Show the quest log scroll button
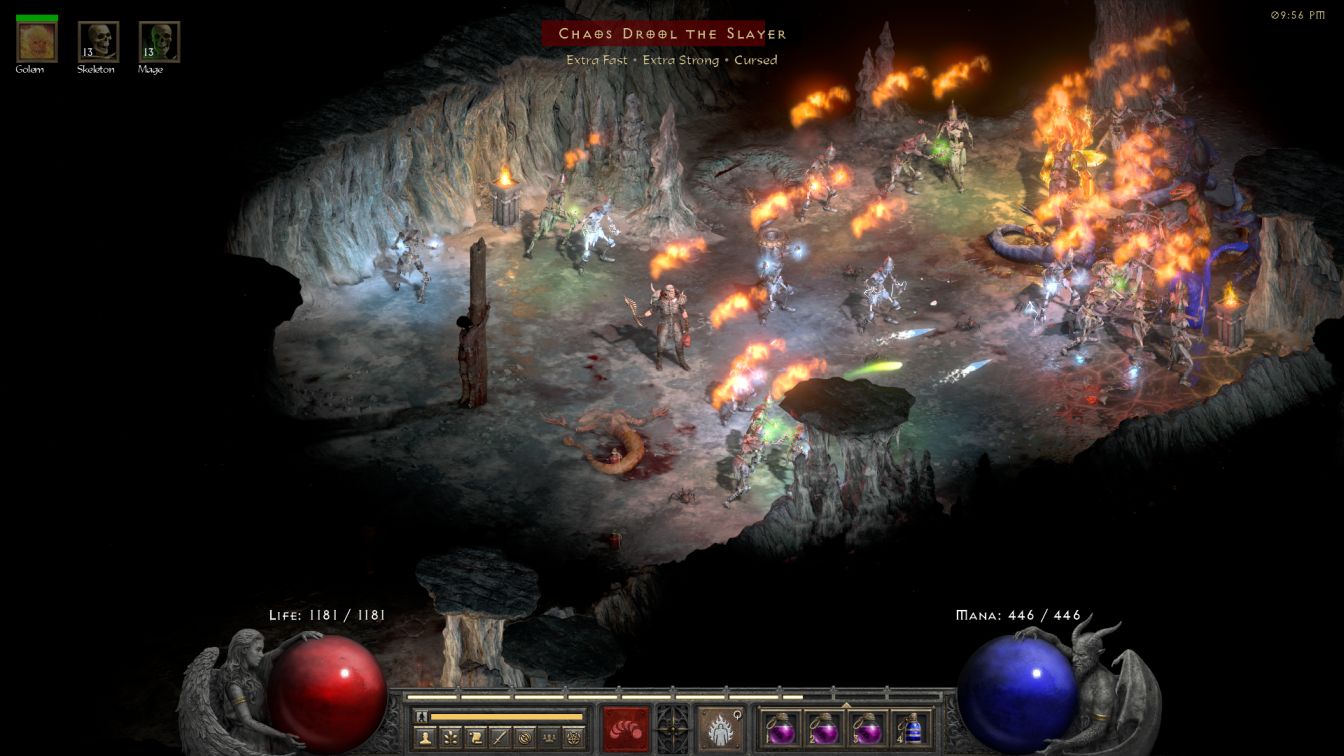 (475, 737)
